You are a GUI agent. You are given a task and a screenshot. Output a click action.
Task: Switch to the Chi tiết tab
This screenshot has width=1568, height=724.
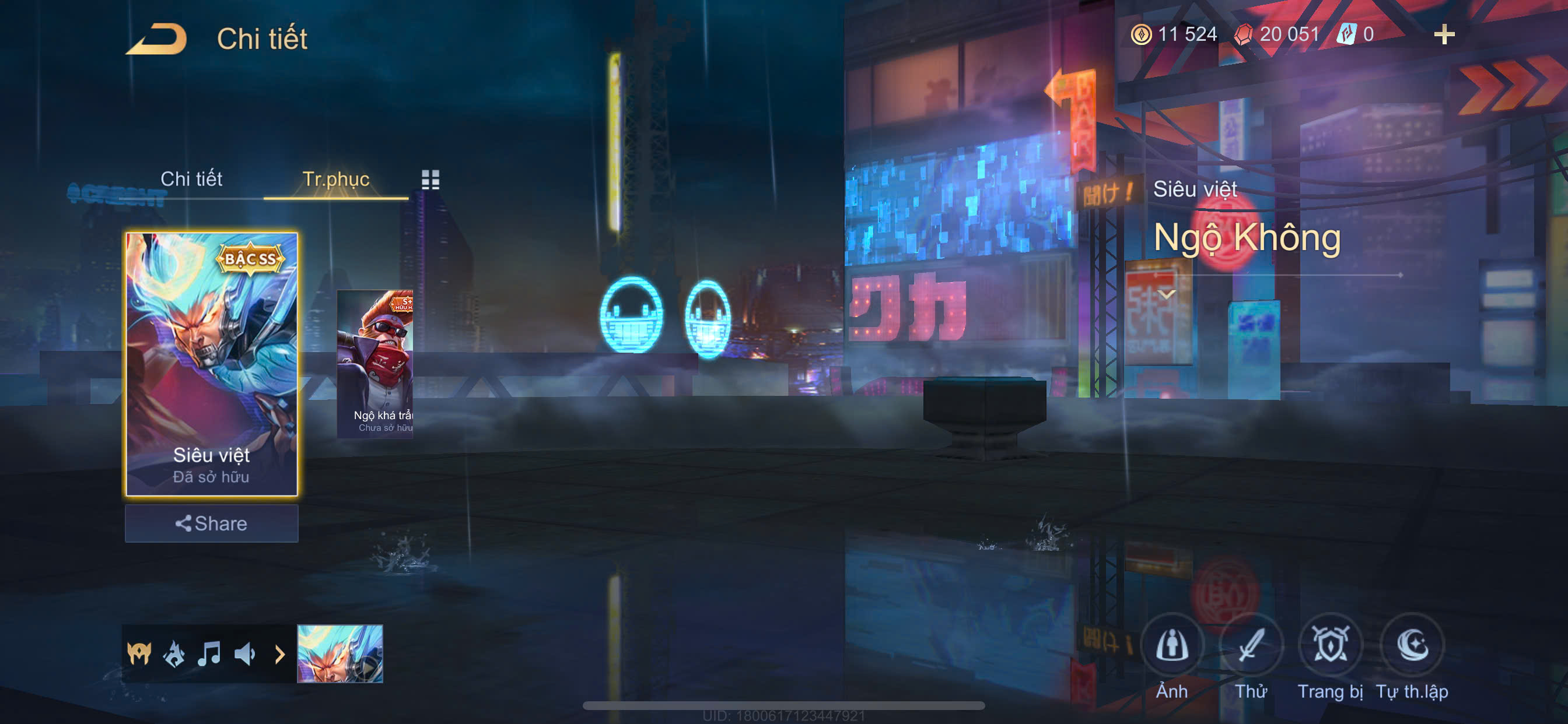click(x=191, y=179)
